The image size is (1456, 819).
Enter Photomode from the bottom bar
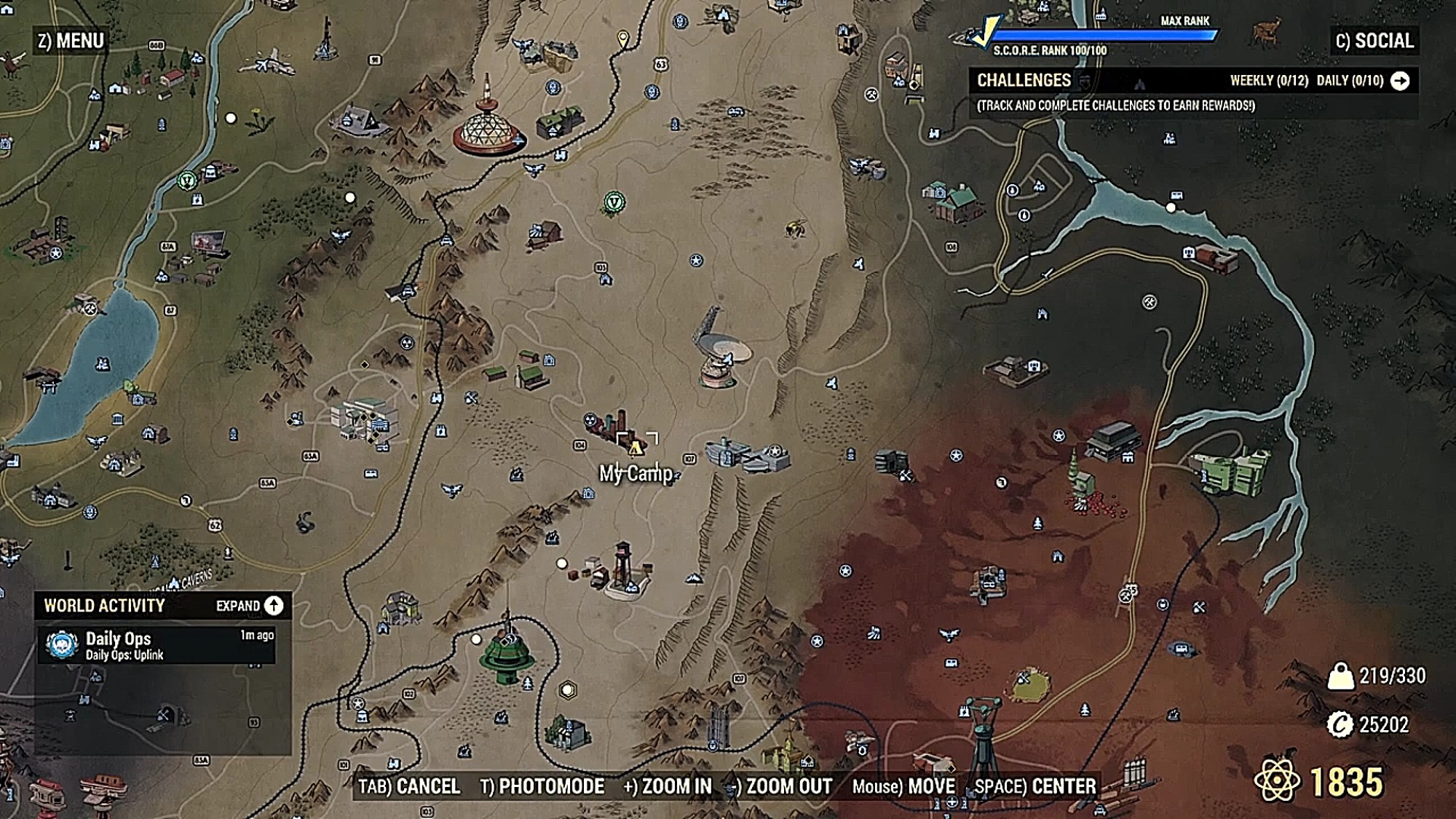(542, 786)
